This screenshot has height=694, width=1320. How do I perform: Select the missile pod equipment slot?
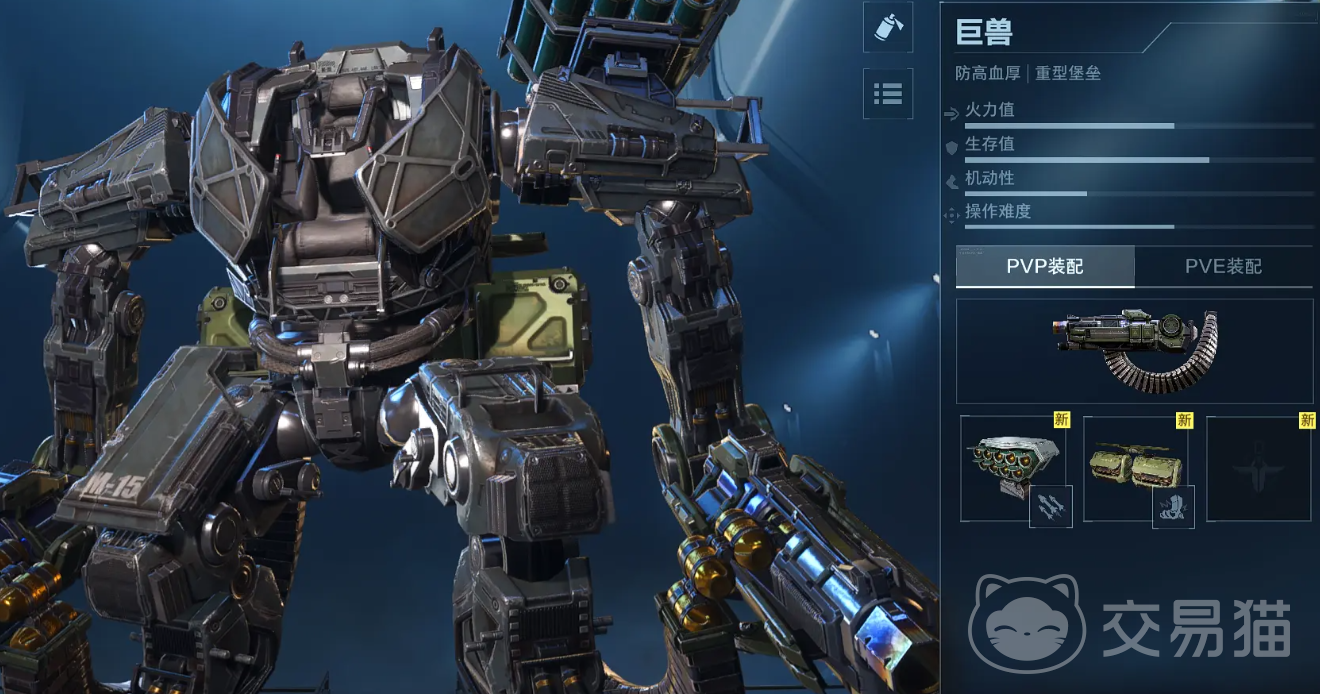pos(1012,468)
